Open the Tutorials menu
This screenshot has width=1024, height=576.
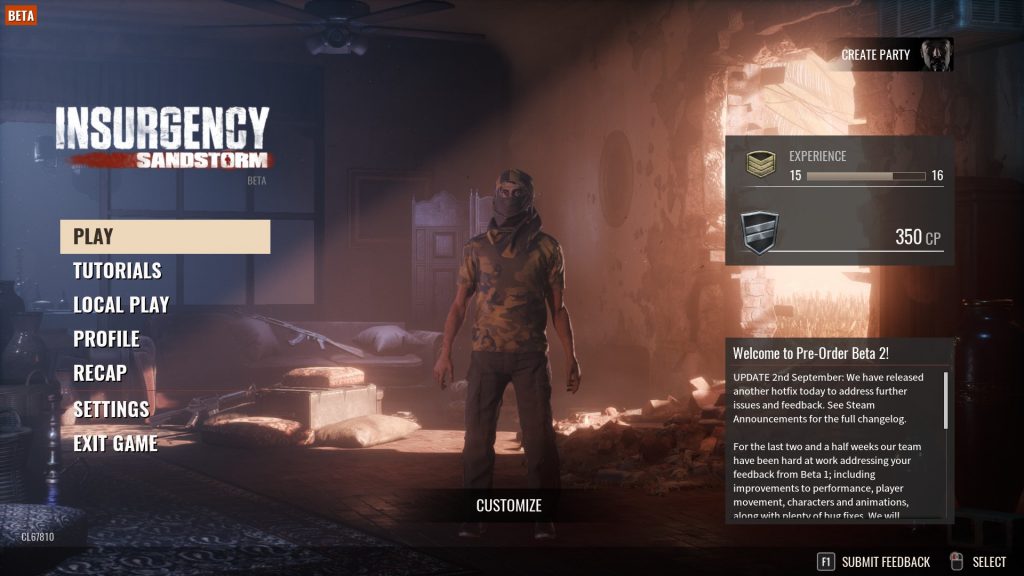click(117, 271)
